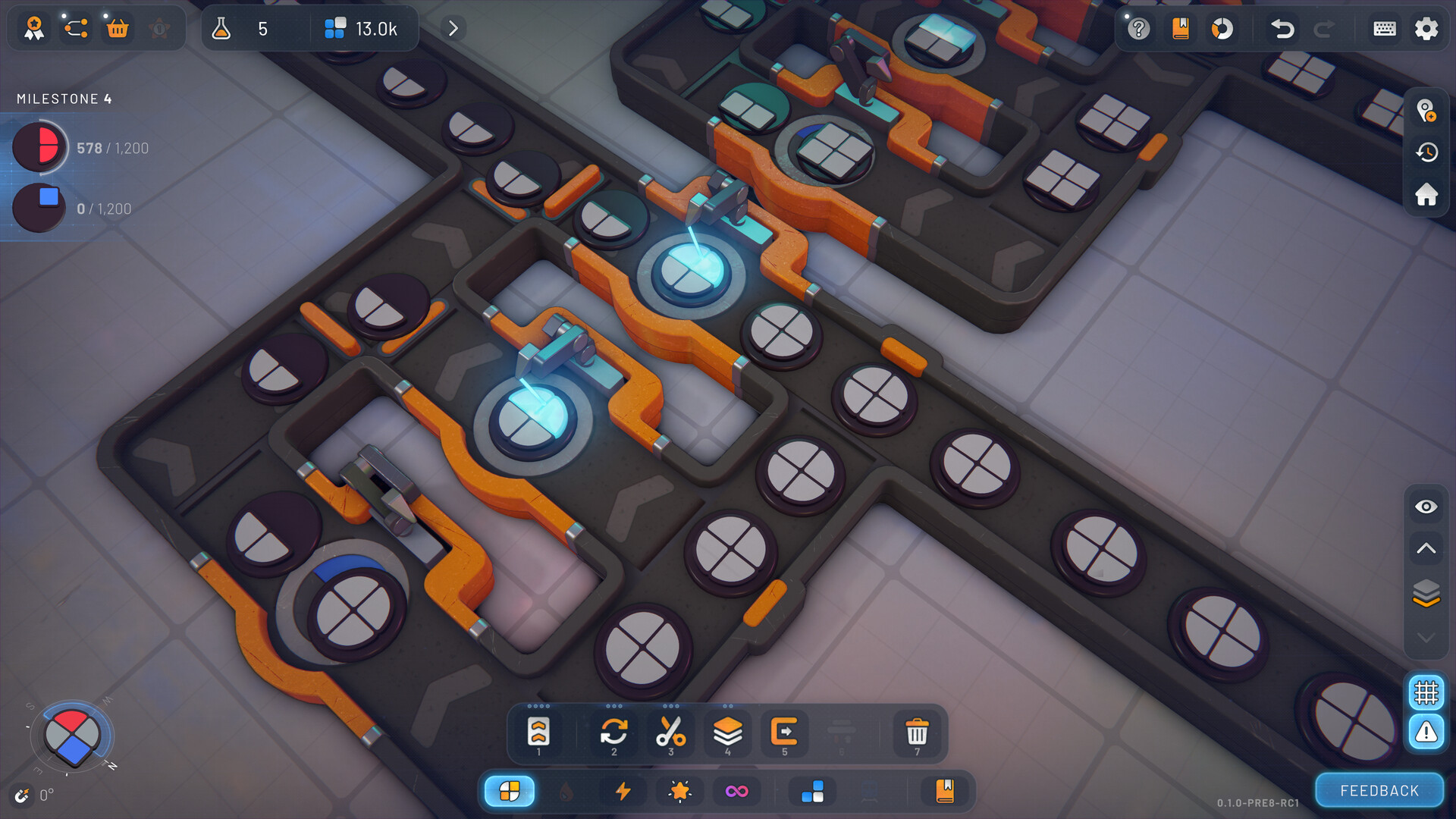The width and height of the screenshot is (1456, 819).
Task: Switch to the lightning bolt category
Action: [x=623, y=791]
